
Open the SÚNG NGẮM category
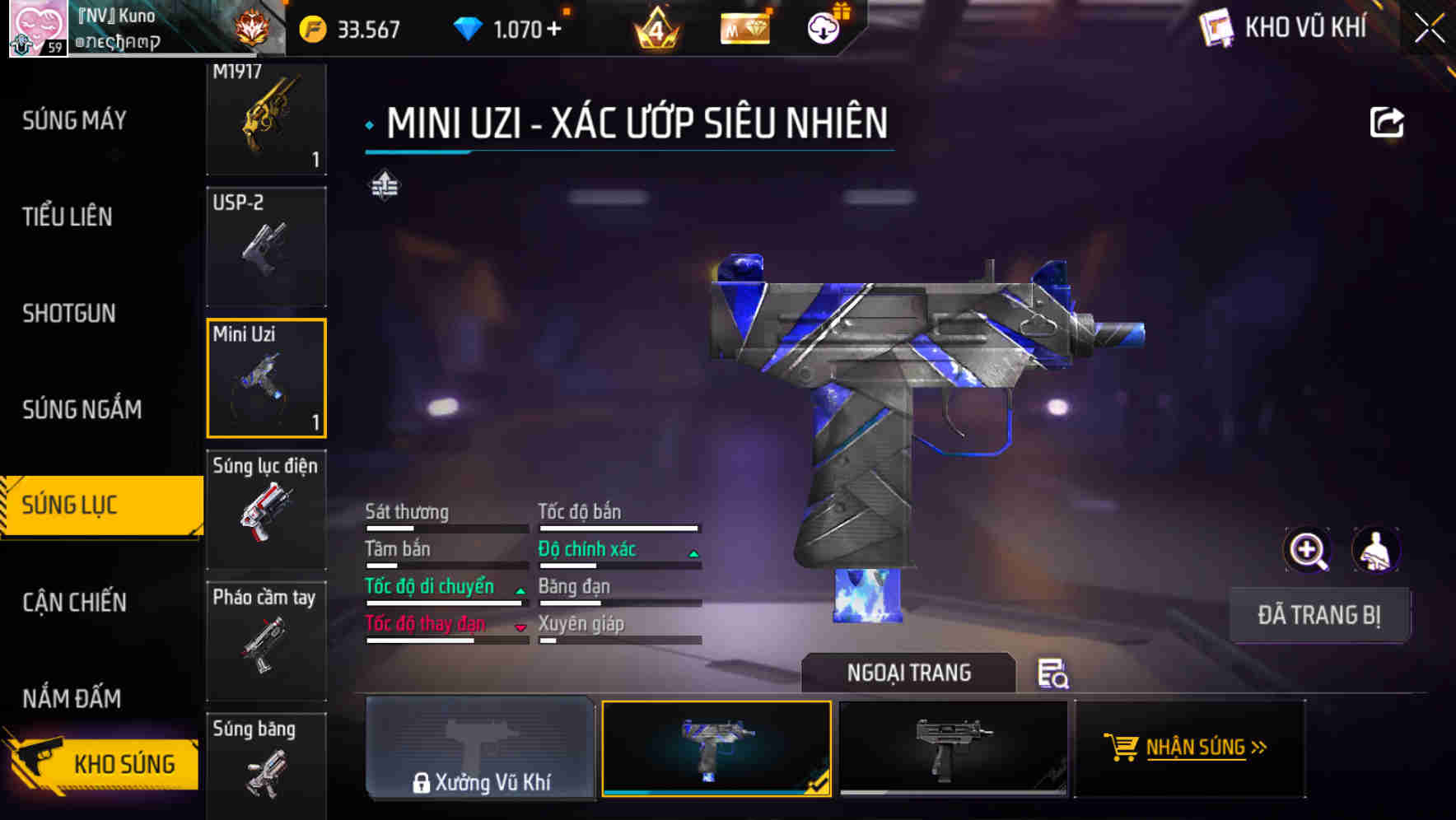tap(82, 409)
